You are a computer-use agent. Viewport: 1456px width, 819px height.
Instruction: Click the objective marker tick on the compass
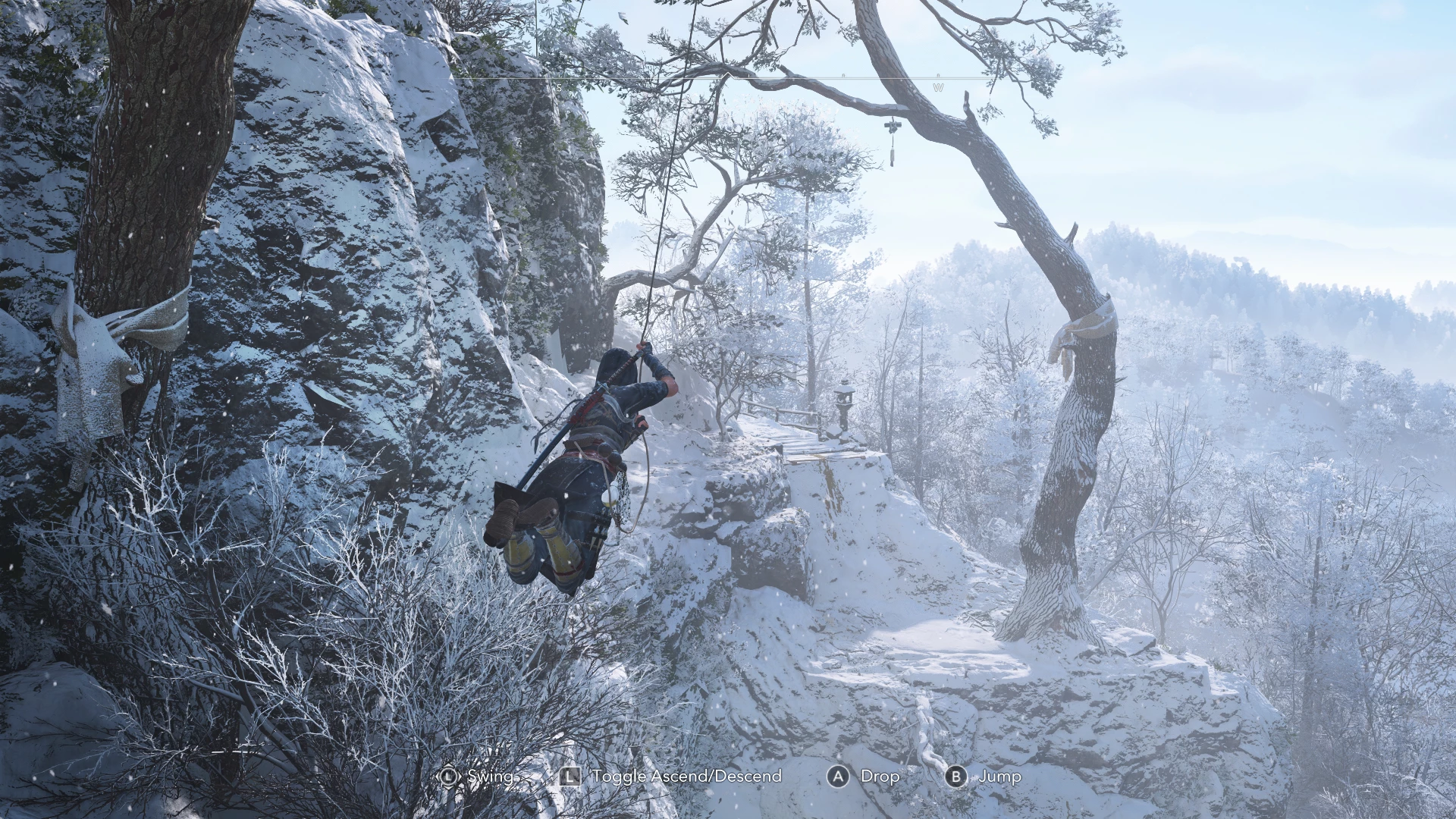pos(748,74)
